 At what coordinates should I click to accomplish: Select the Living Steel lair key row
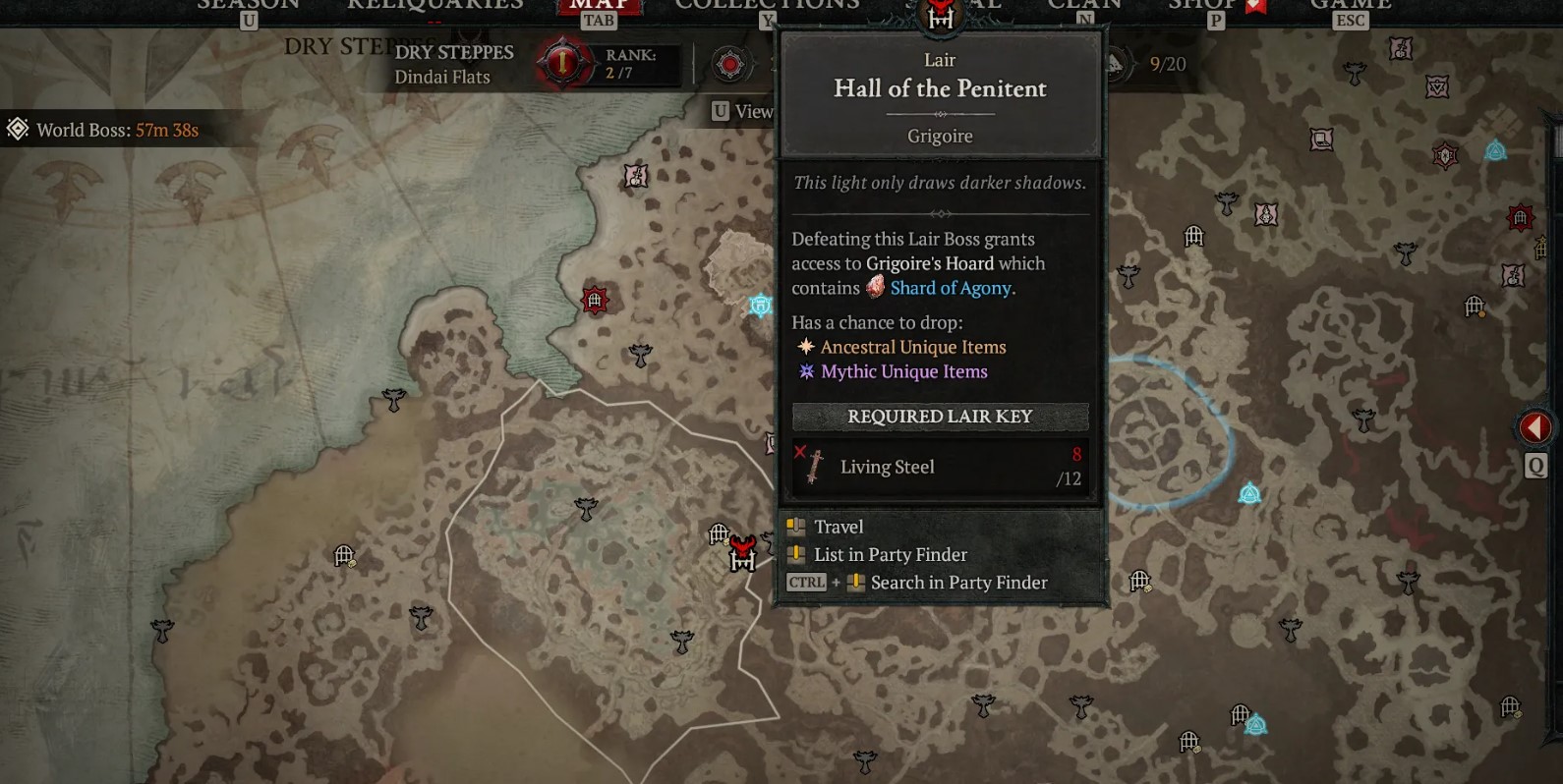pyautogui.click(x=940, y=467)
